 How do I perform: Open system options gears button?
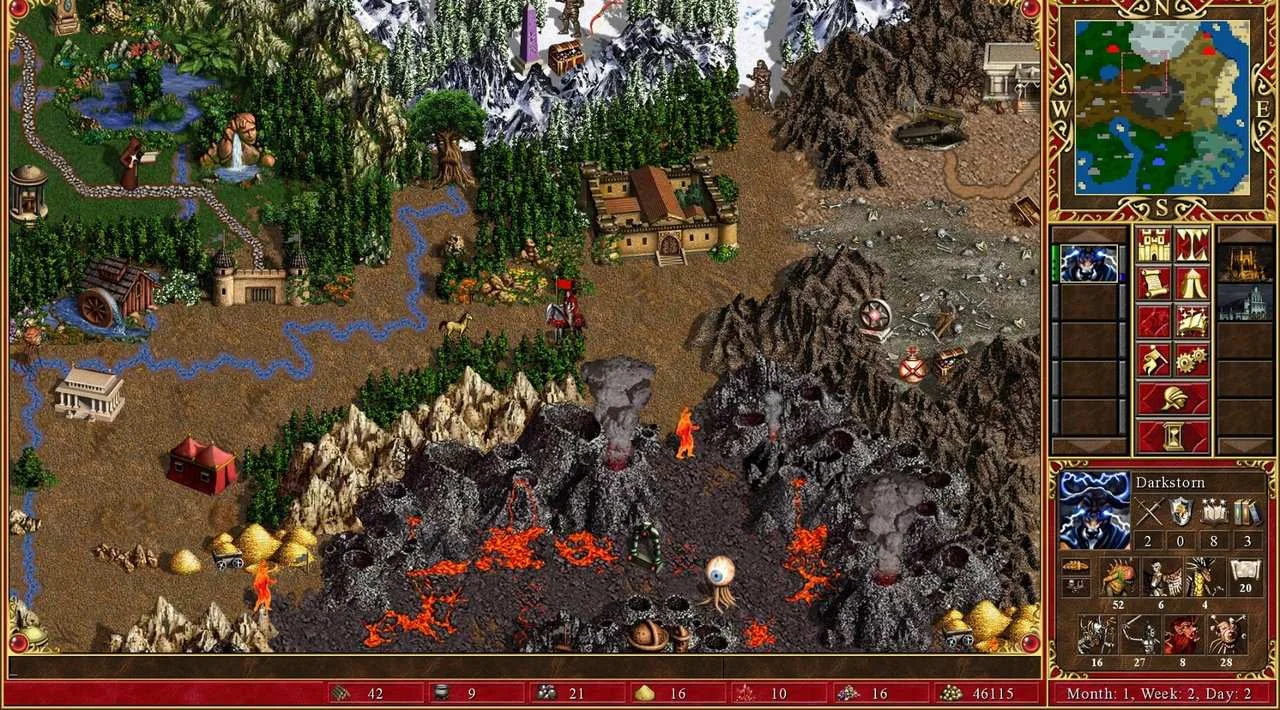click(x=1191, y=360)
